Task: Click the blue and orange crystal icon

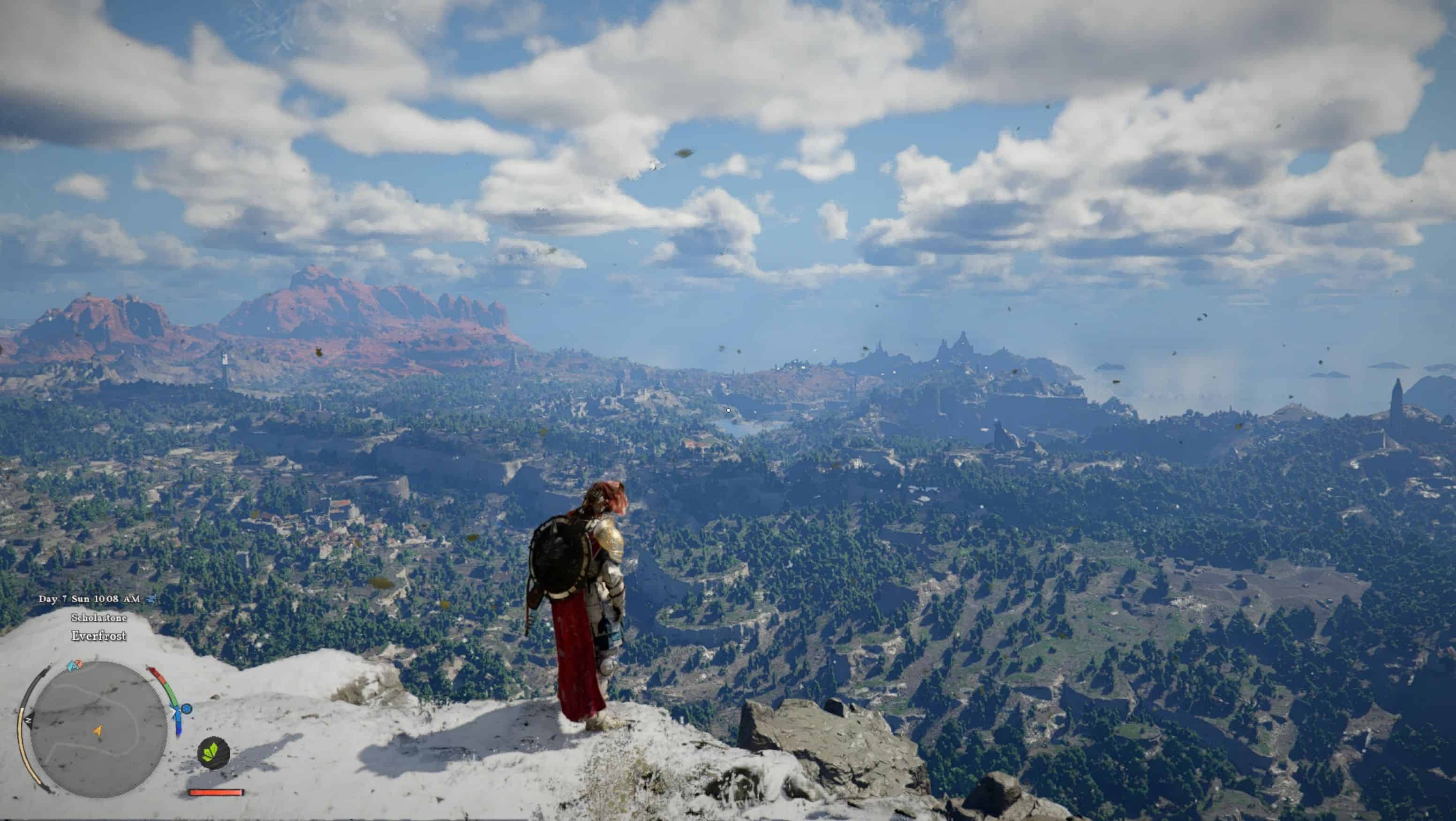Action: (x=74, y=665)
